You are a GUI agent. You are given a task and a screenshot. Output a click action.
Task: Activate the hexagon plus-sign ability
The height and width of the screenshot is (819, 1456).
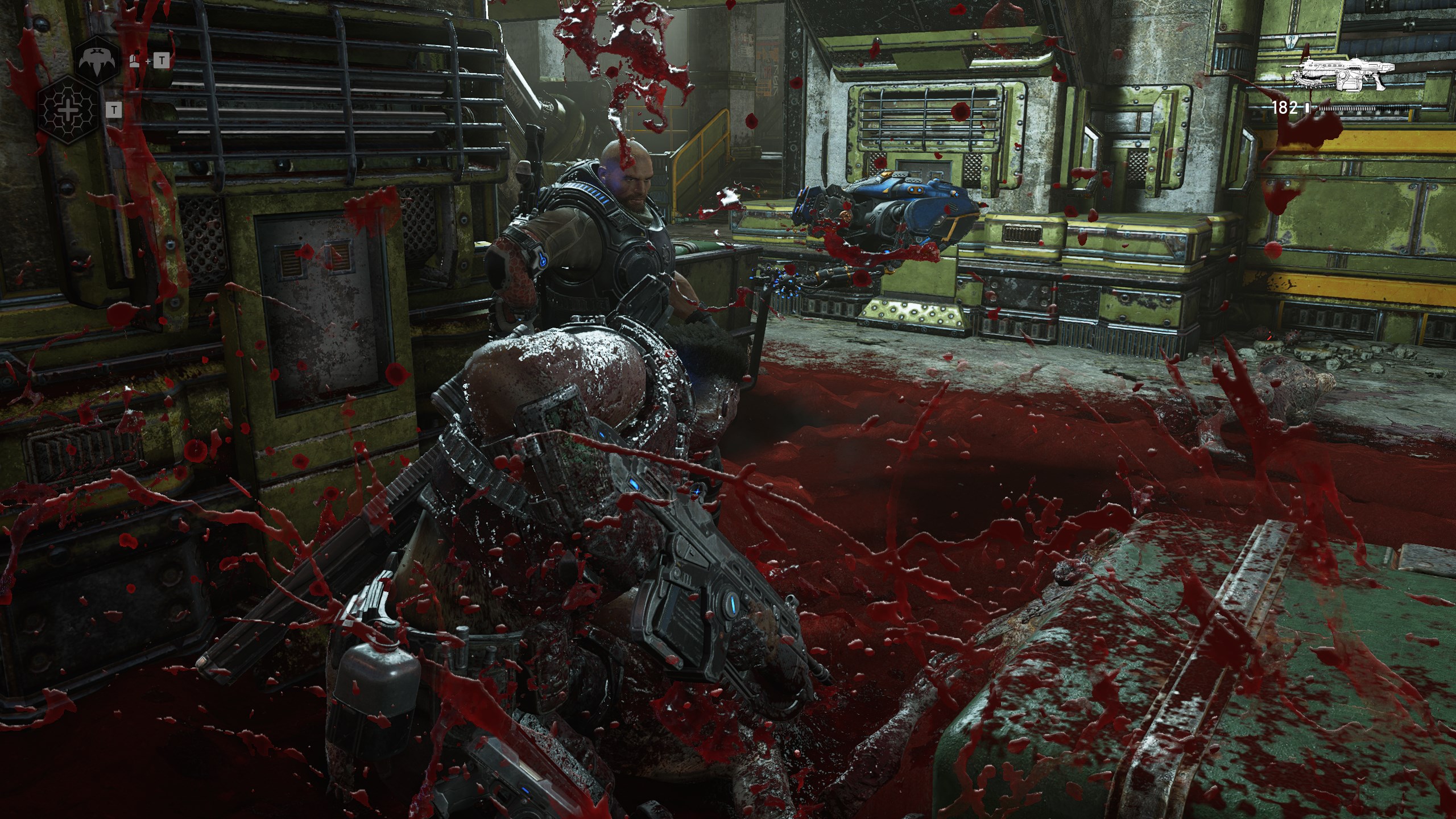tap(68, 110)
